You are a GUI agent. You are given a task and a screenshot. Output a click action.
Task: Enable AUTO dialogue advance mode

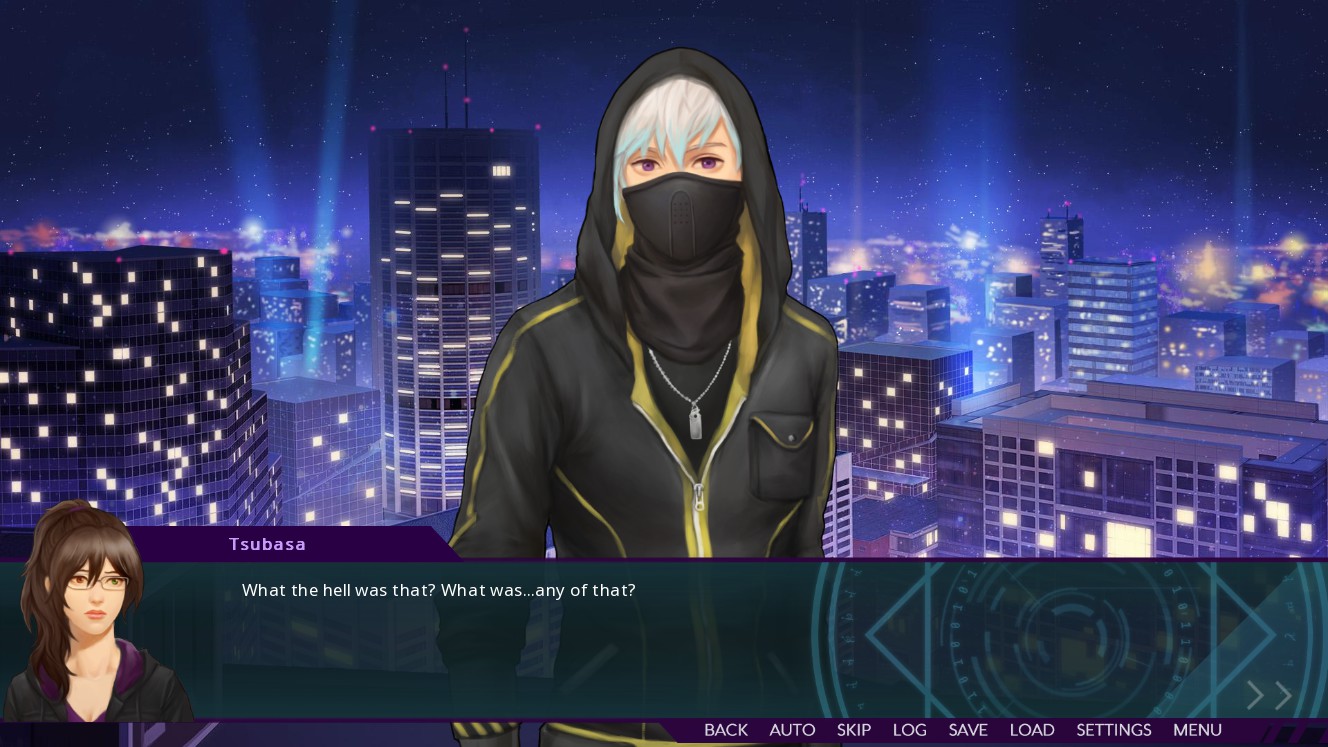(x=792, y=730)
